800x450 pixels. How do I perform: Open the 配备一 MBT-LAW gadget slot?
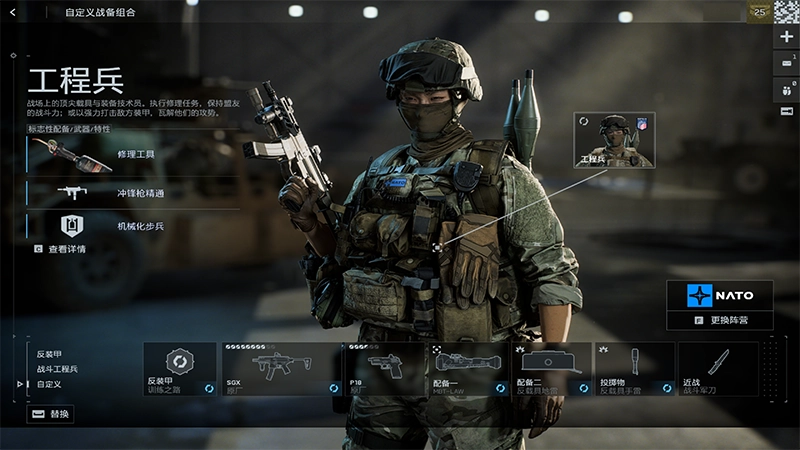tap(468, 369)
